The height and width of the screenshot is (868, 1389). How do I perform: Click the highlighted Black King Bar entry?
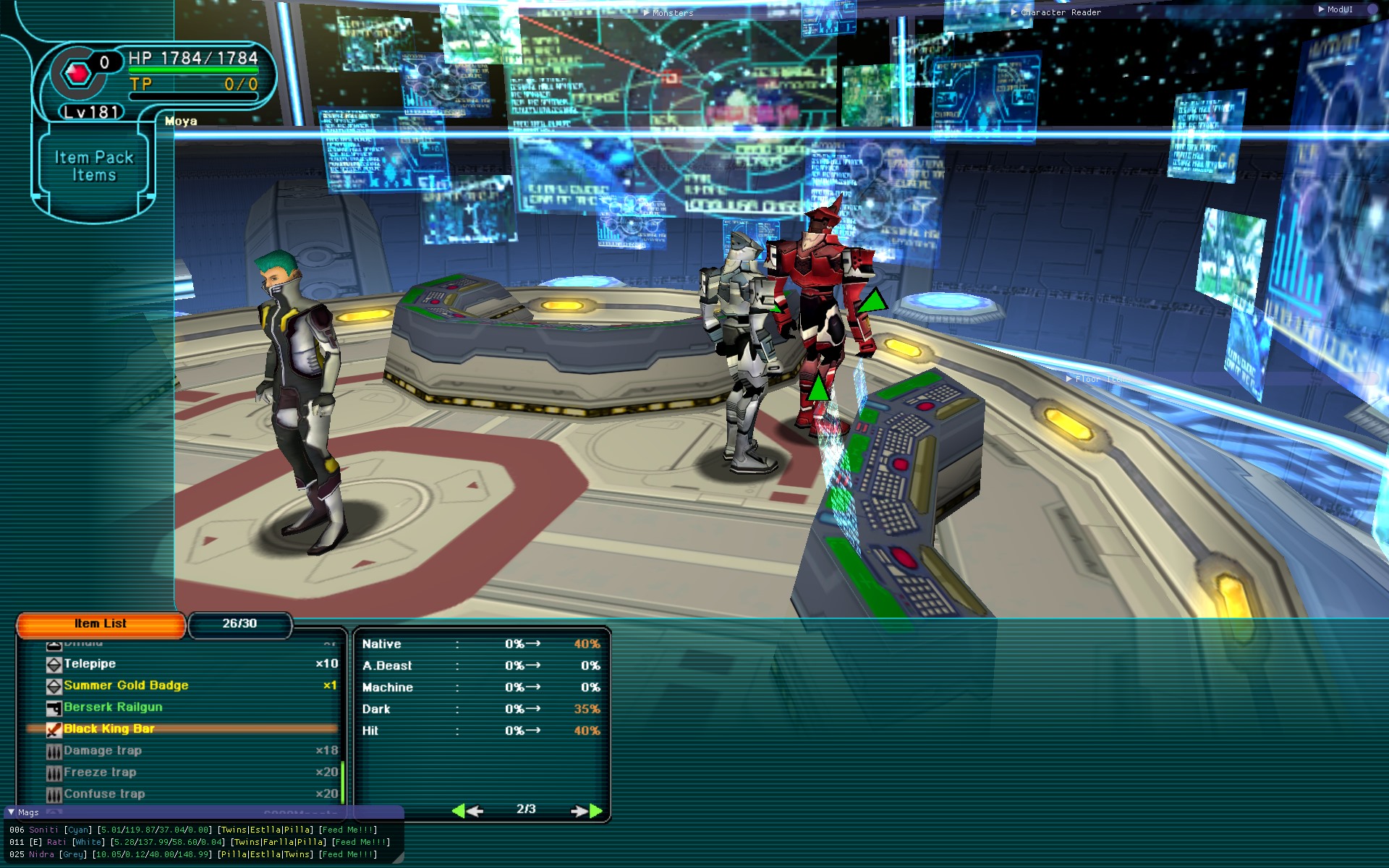[x=109, y=729]
